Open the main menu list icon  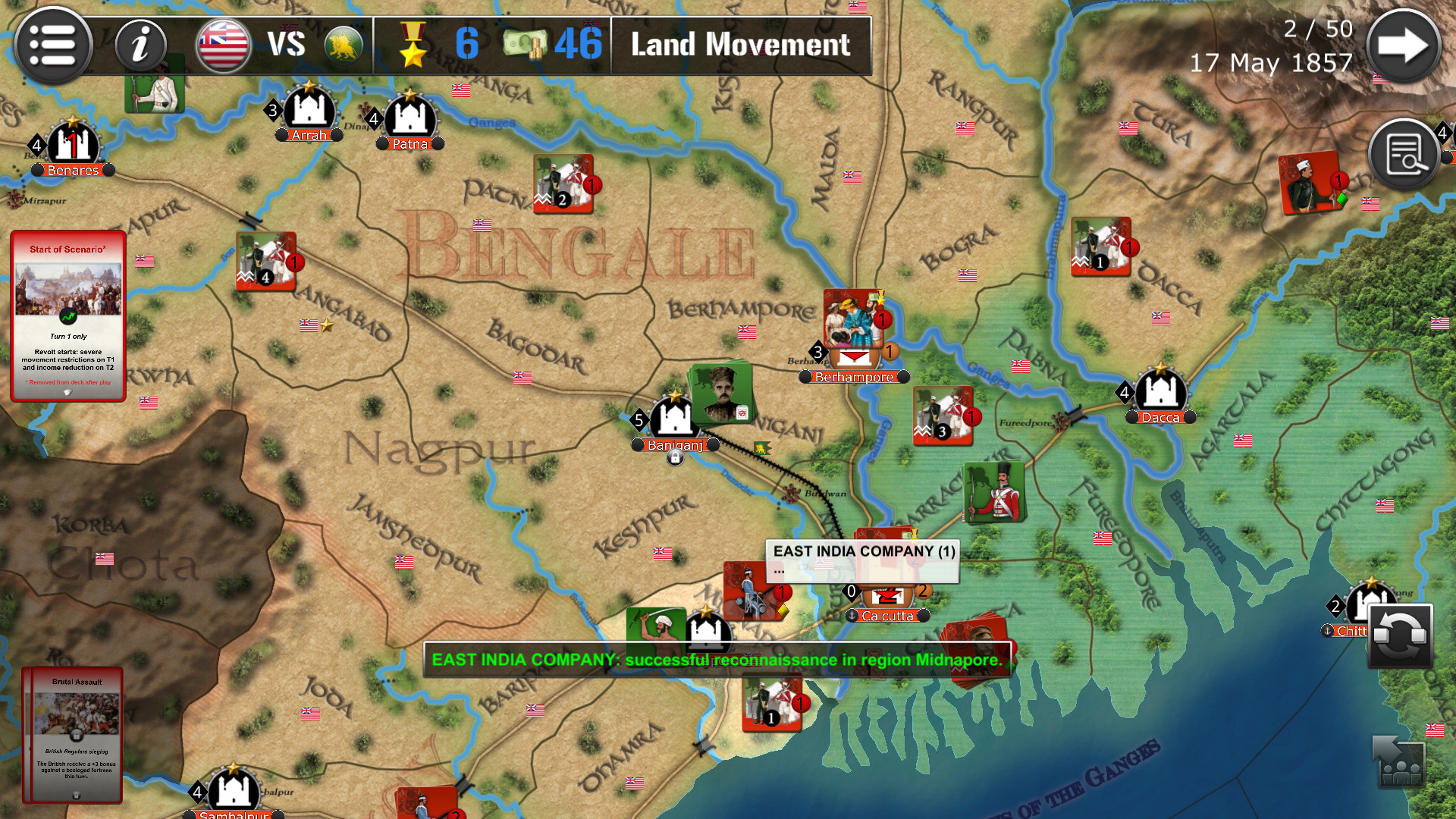pyautogui.click(x=53, y=45)
